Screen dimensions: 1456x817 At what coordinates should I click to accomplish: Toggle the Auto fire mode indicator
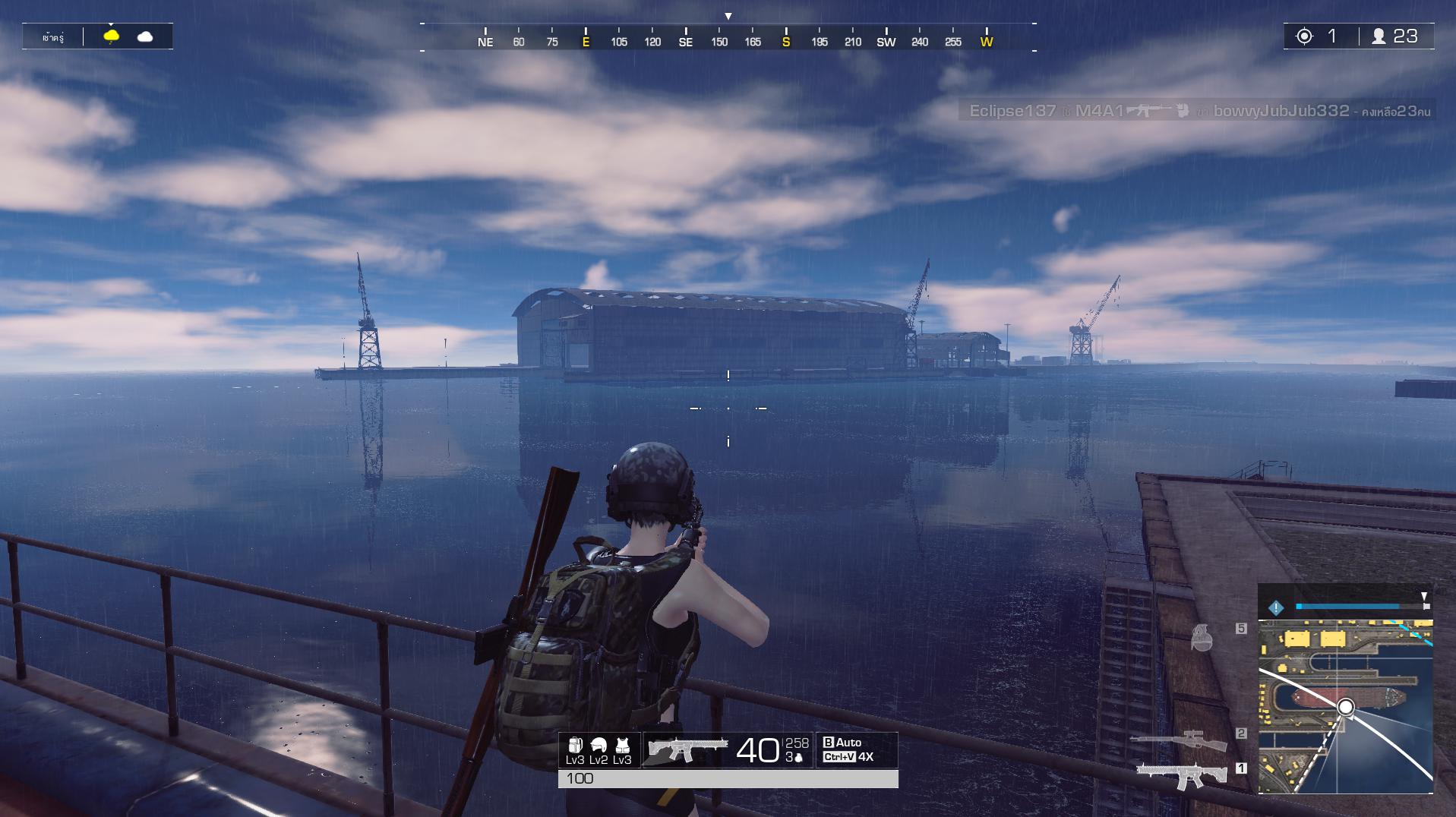pyautogui.click(x=842, y=743)
